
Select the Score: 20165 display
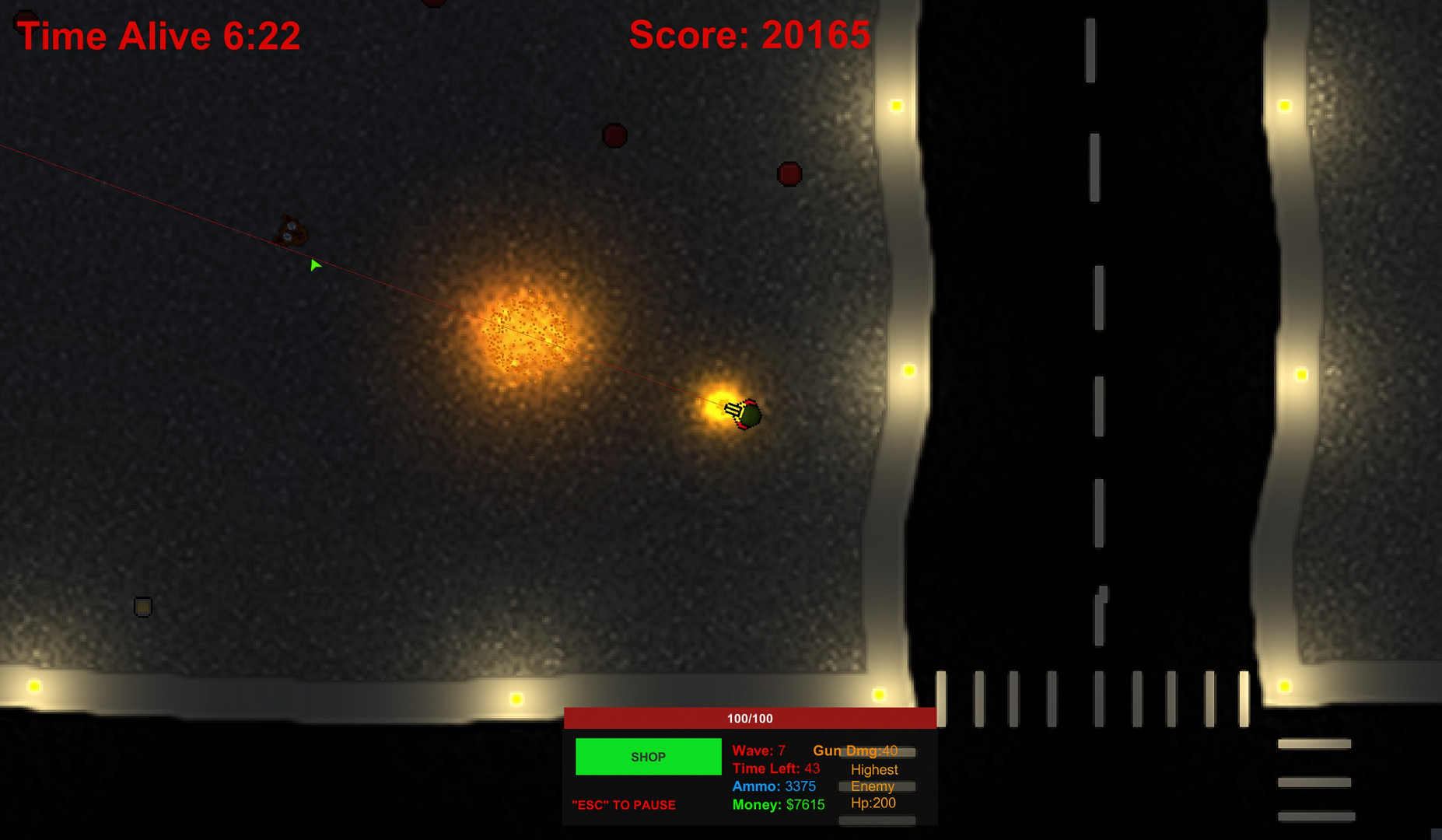pos(749,35)
